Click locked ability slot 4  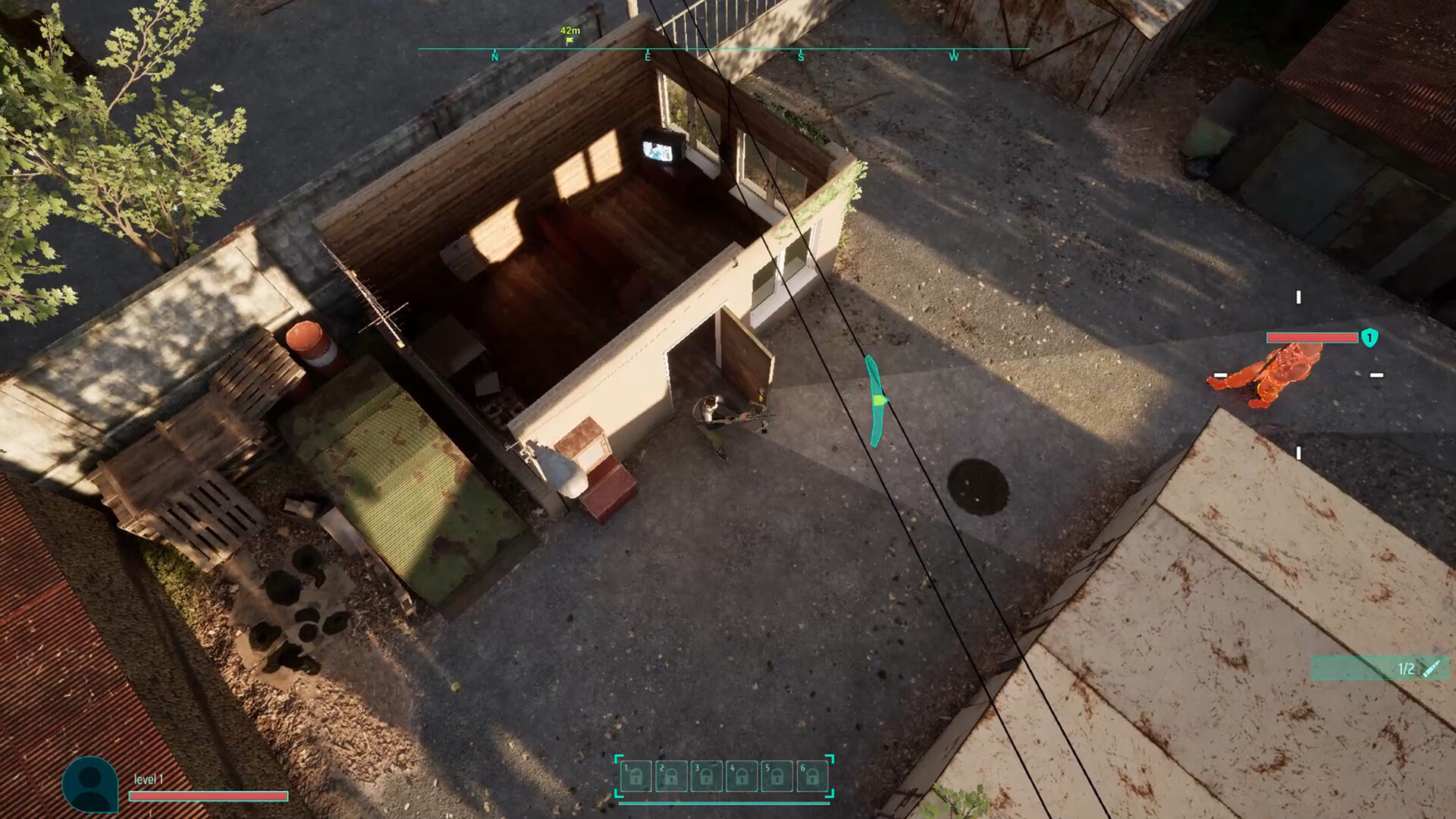(x=742, y=776)
